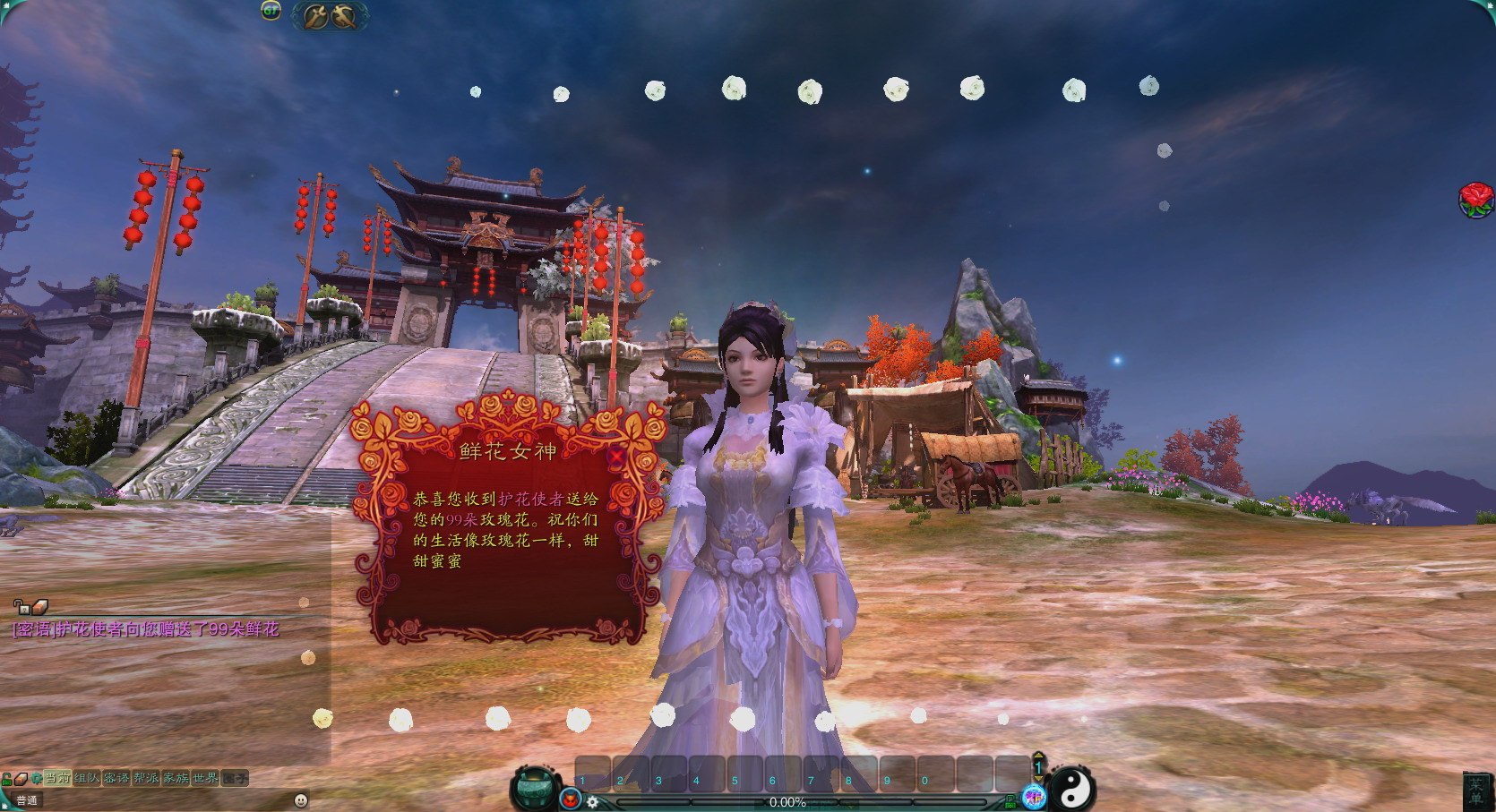Open the 密语 chat tab

(x=116, y=778)
